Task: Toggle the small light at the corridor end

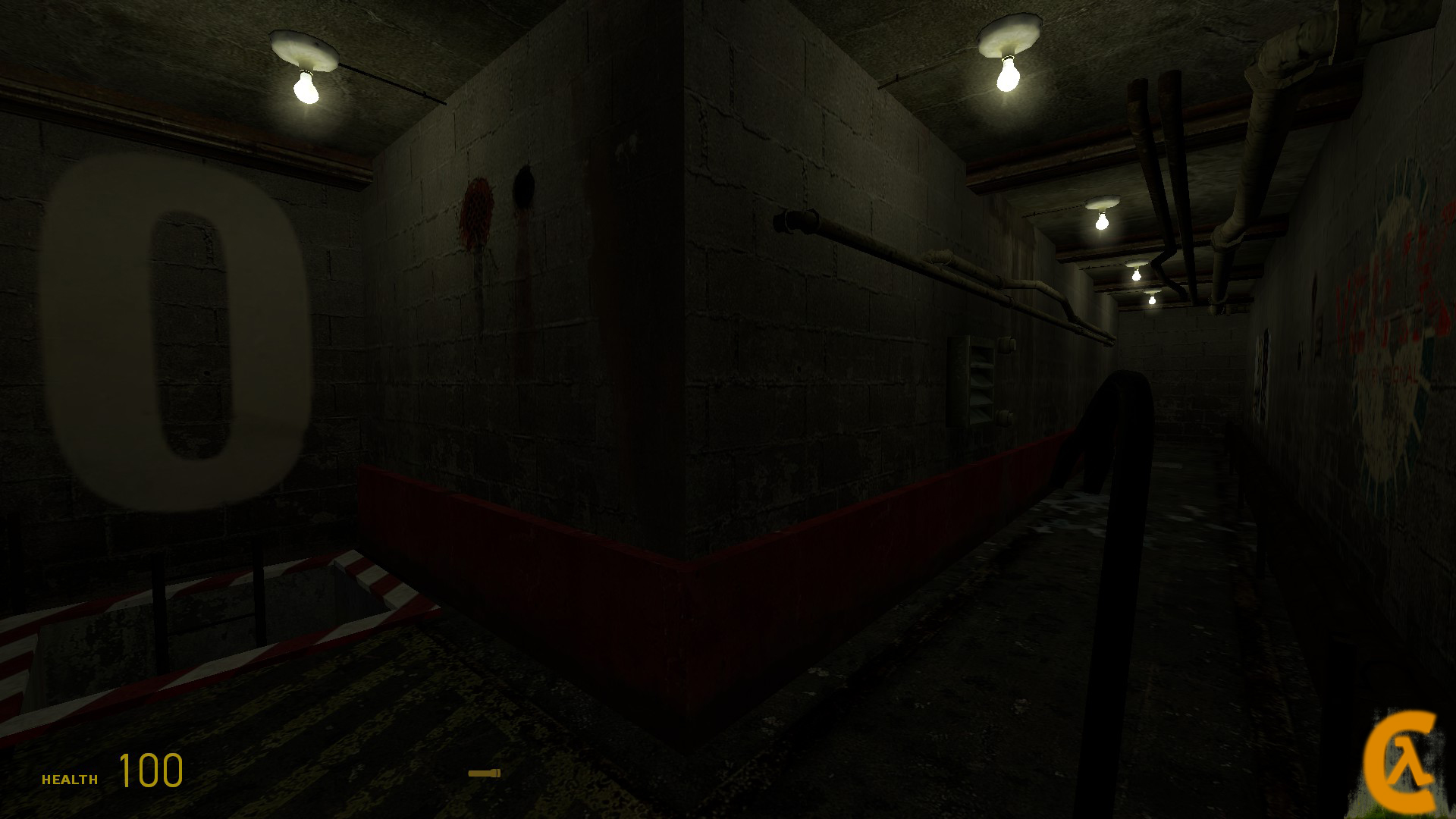Action: [x=1151, y=300]
